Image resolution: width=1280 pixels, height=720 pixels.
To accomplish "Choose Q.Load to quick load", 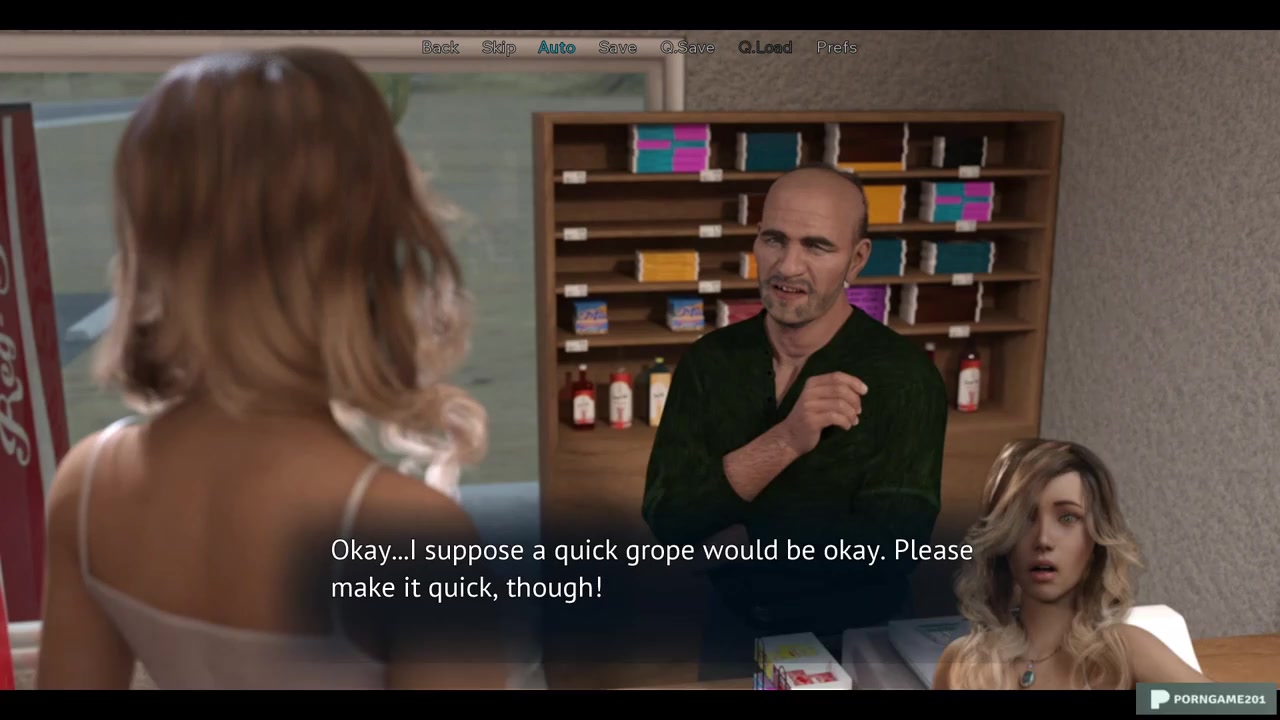I will point(765,47).
